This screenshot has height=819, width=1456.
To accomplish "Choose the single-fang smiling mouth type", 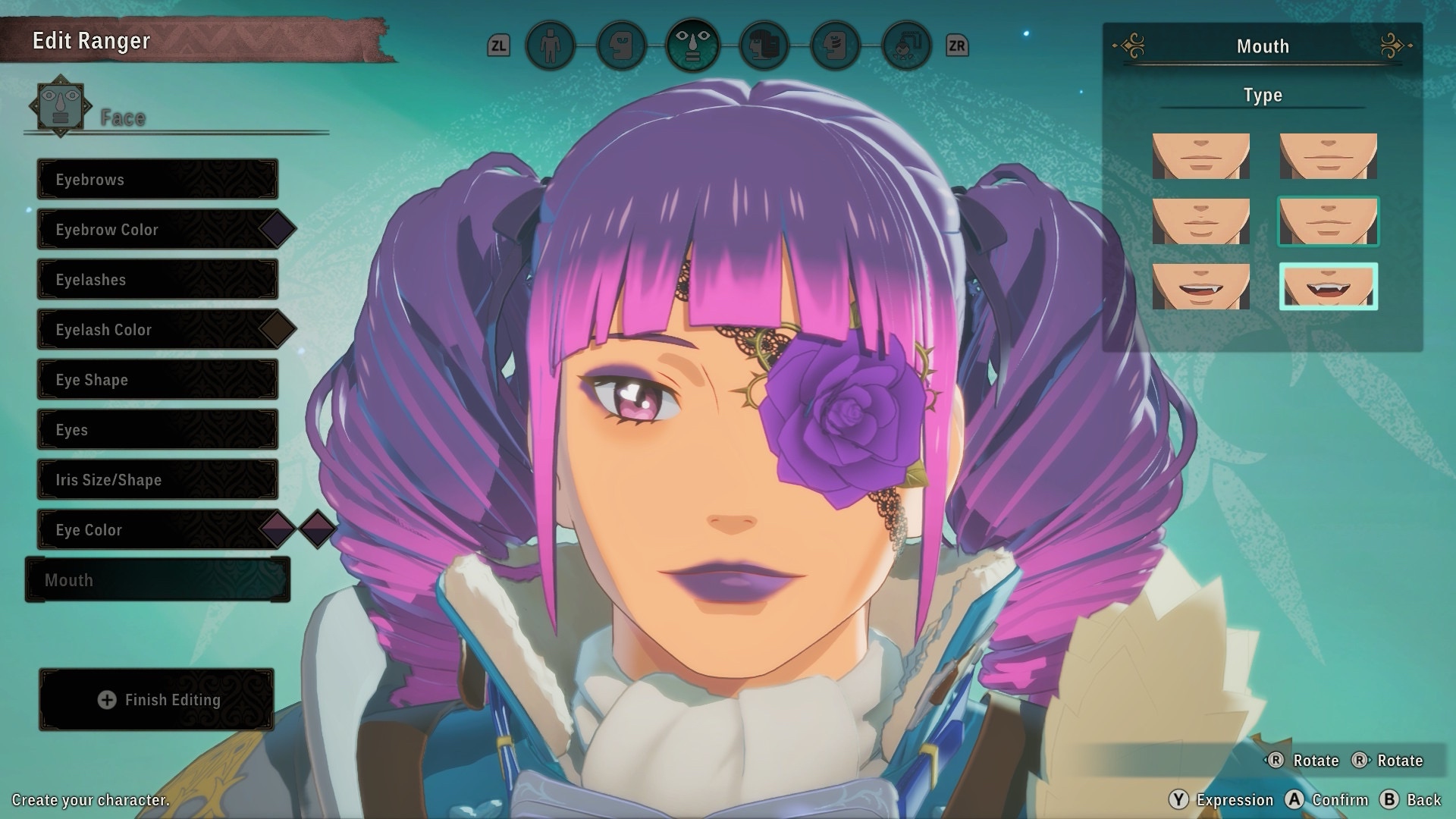I will [1200, 287].
